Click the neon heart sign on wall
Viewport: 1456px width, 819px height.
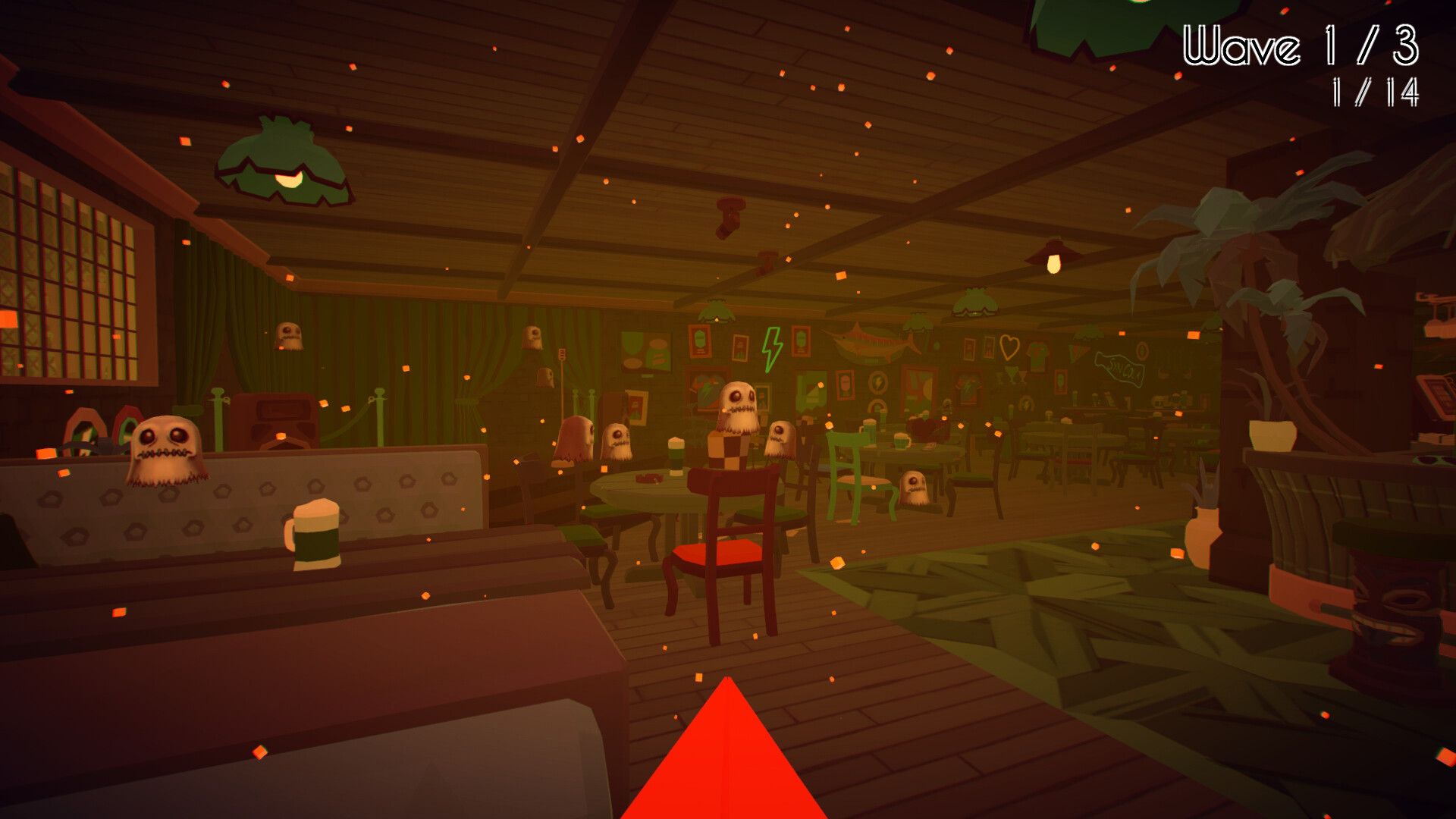(1010, 347)
